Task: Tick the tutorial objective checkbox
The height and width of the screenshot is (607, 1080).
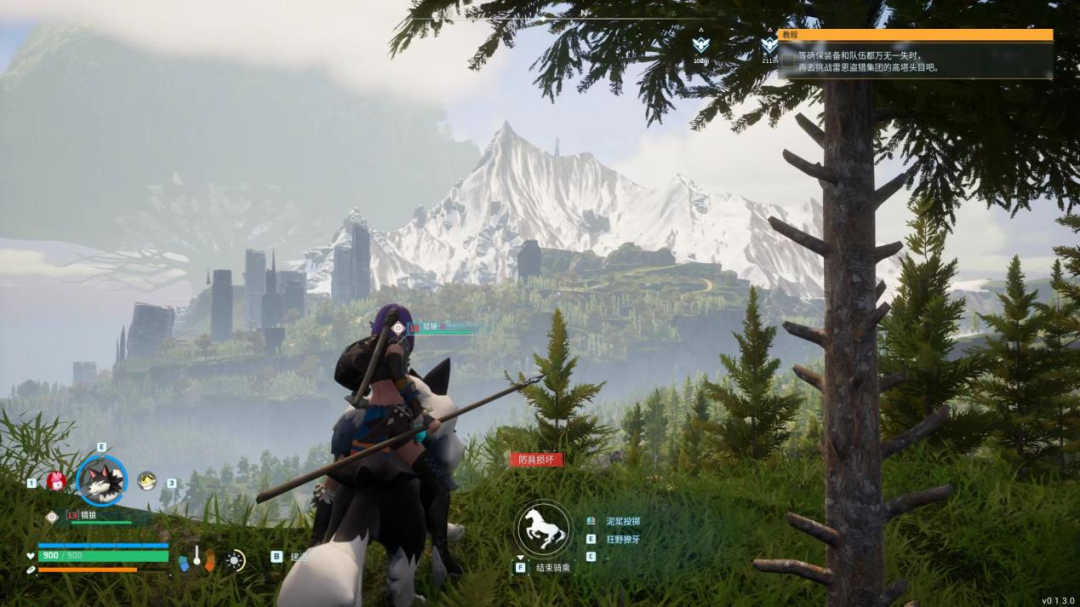Action: [788, 62]
